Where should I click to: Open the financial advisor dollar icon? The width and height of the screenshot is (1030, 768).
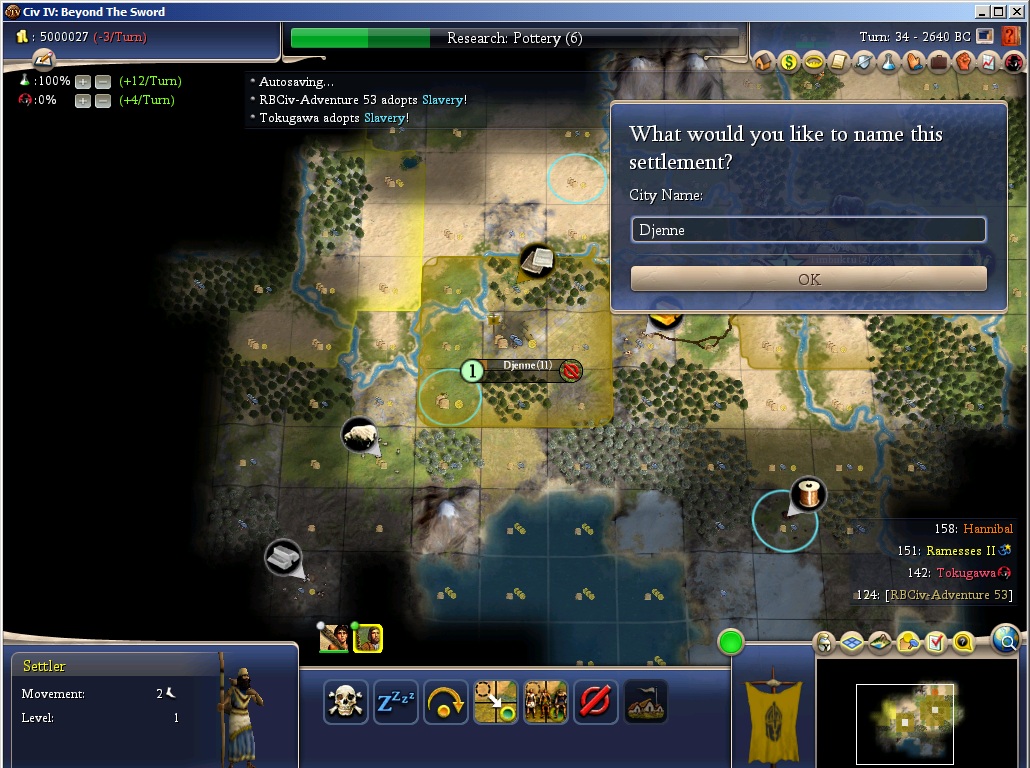pyautogui.click(x=790, y=62)
